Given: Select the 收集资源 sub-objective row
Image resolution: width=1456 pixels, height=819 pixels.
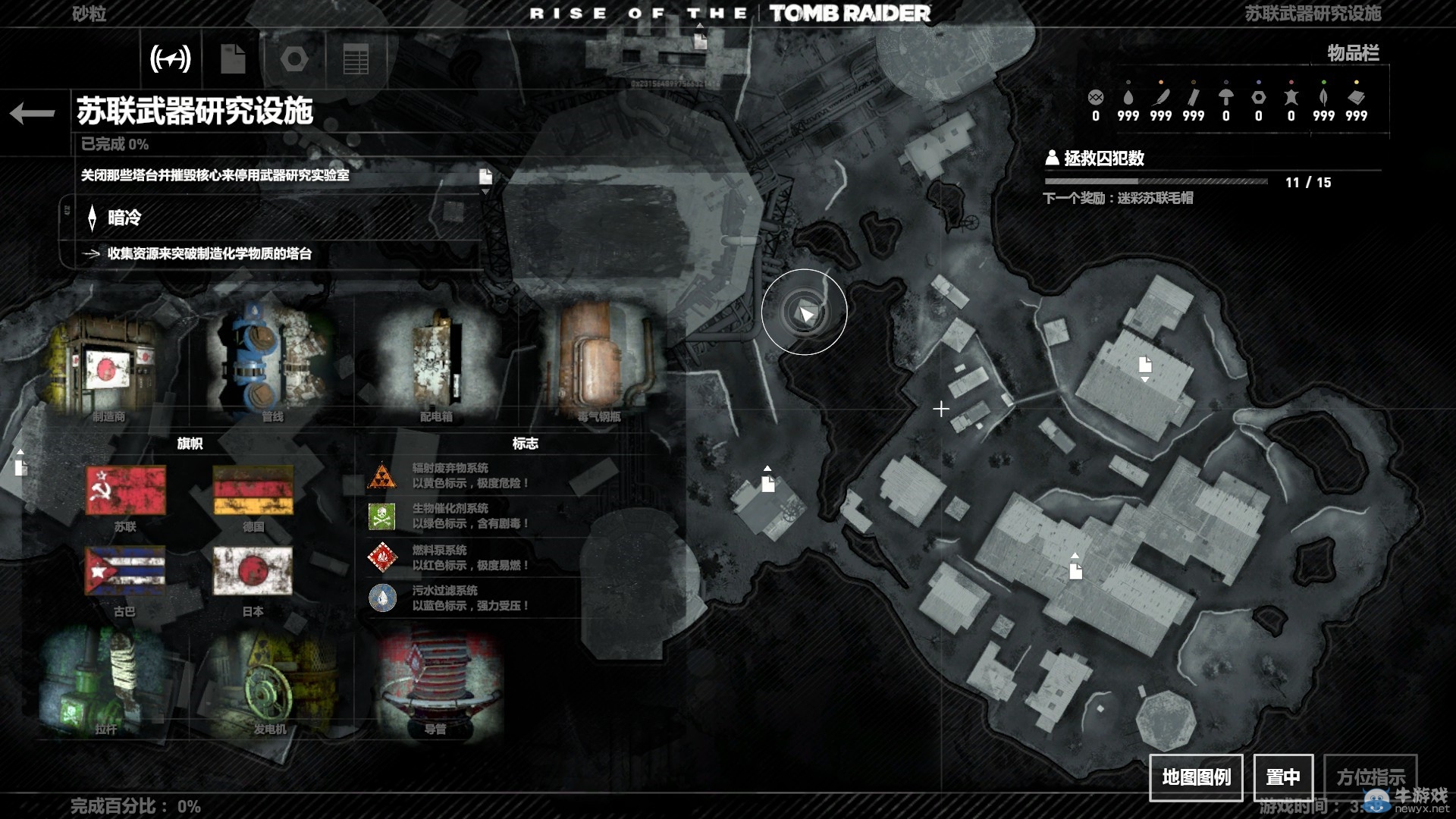Looking at the screenshot, I should tap(209, 253).
